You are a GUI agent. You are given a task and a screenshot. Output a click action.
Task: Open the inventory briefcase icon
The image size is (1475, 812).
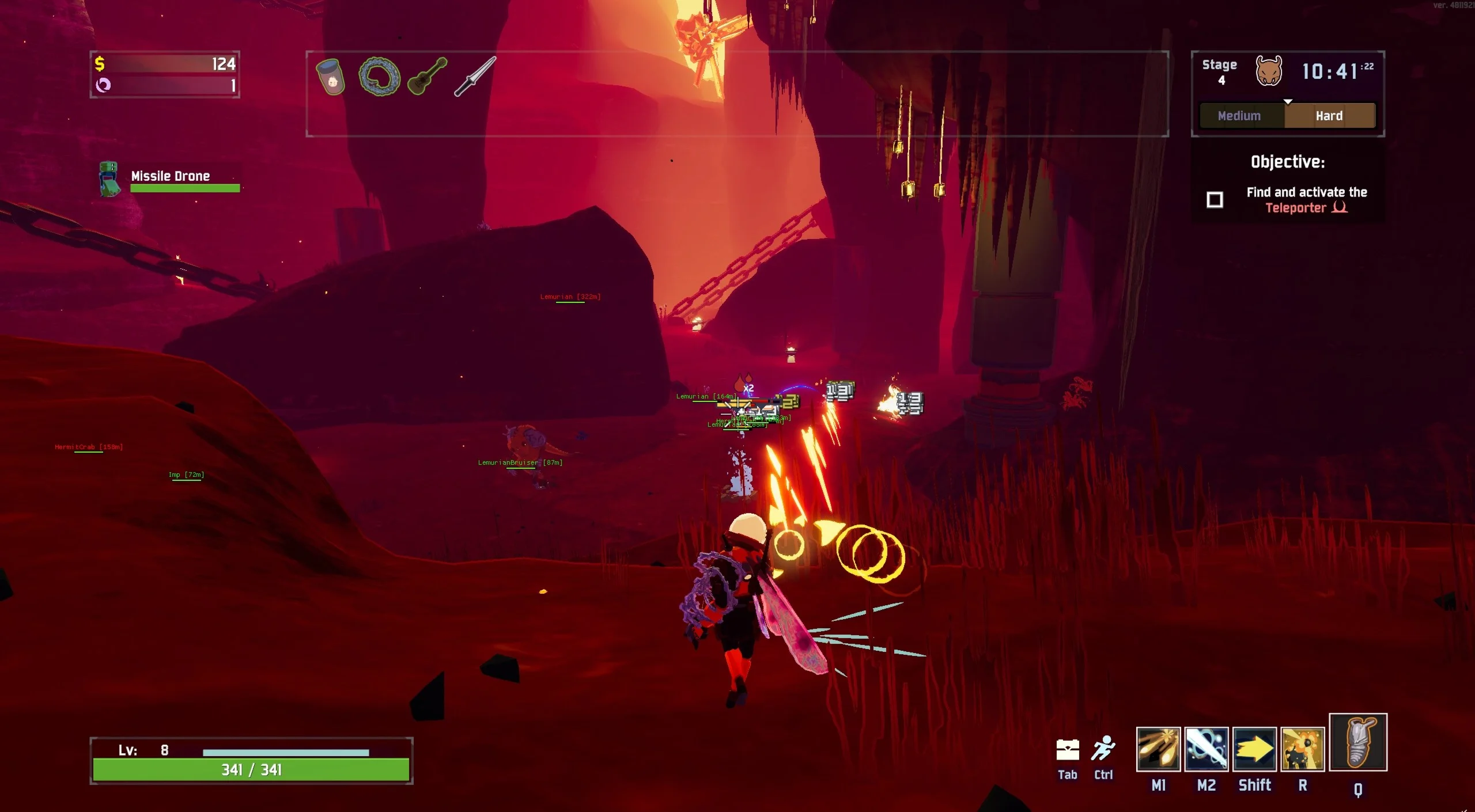(1067, 750)
